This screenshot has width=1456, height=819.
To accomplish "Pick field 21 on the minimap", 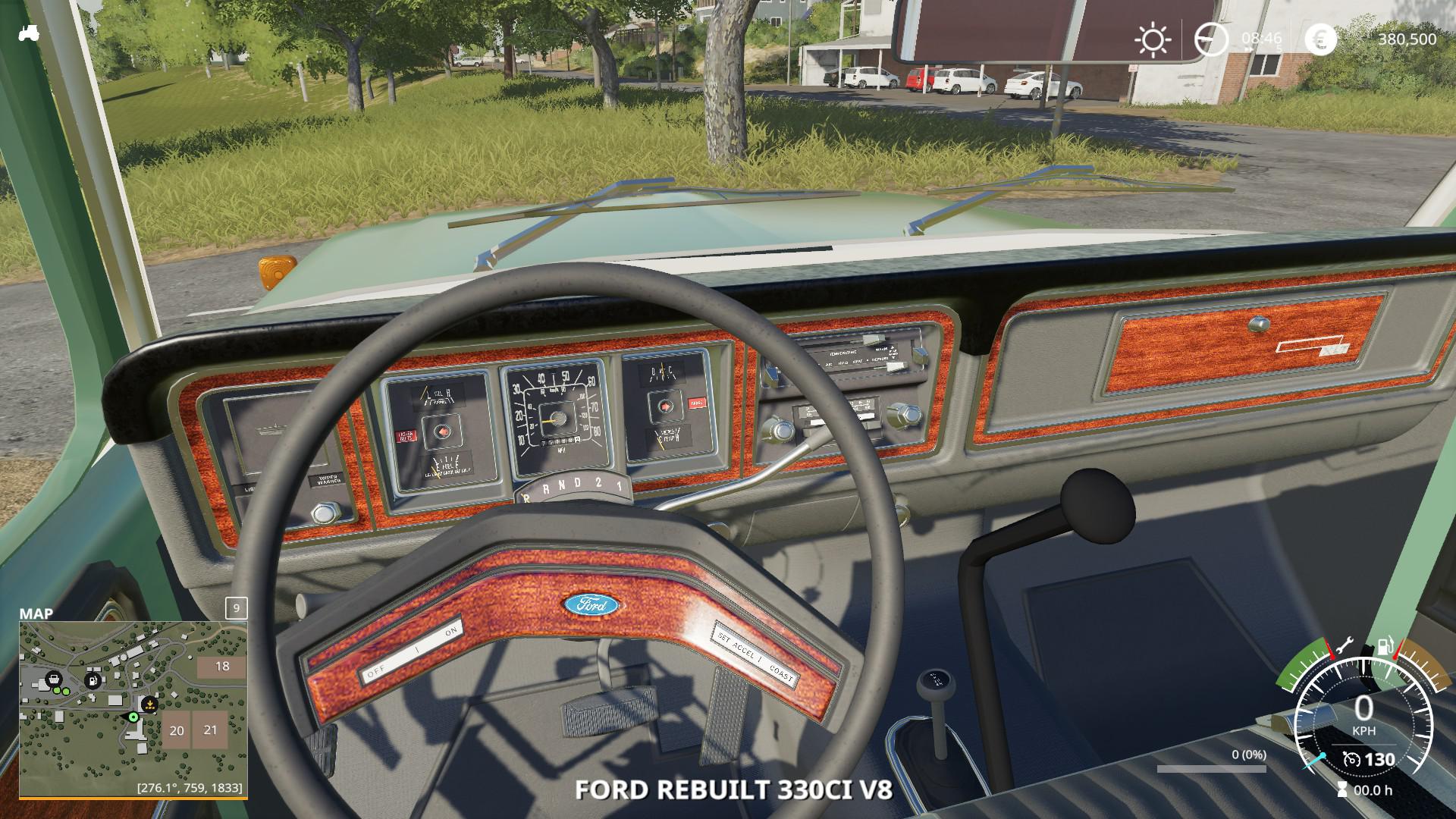I will point(210,730).
